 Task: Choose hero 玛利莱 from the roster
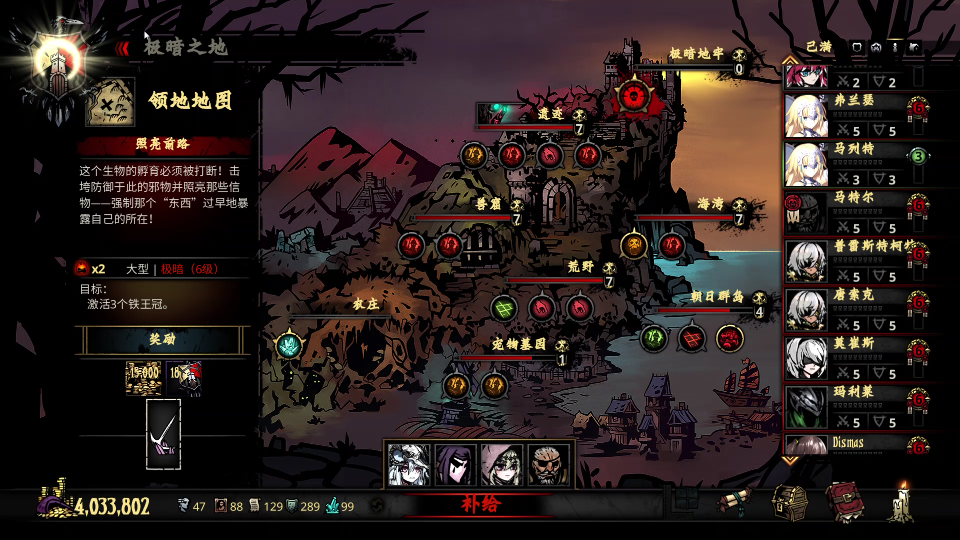click(x=805, y=405)
